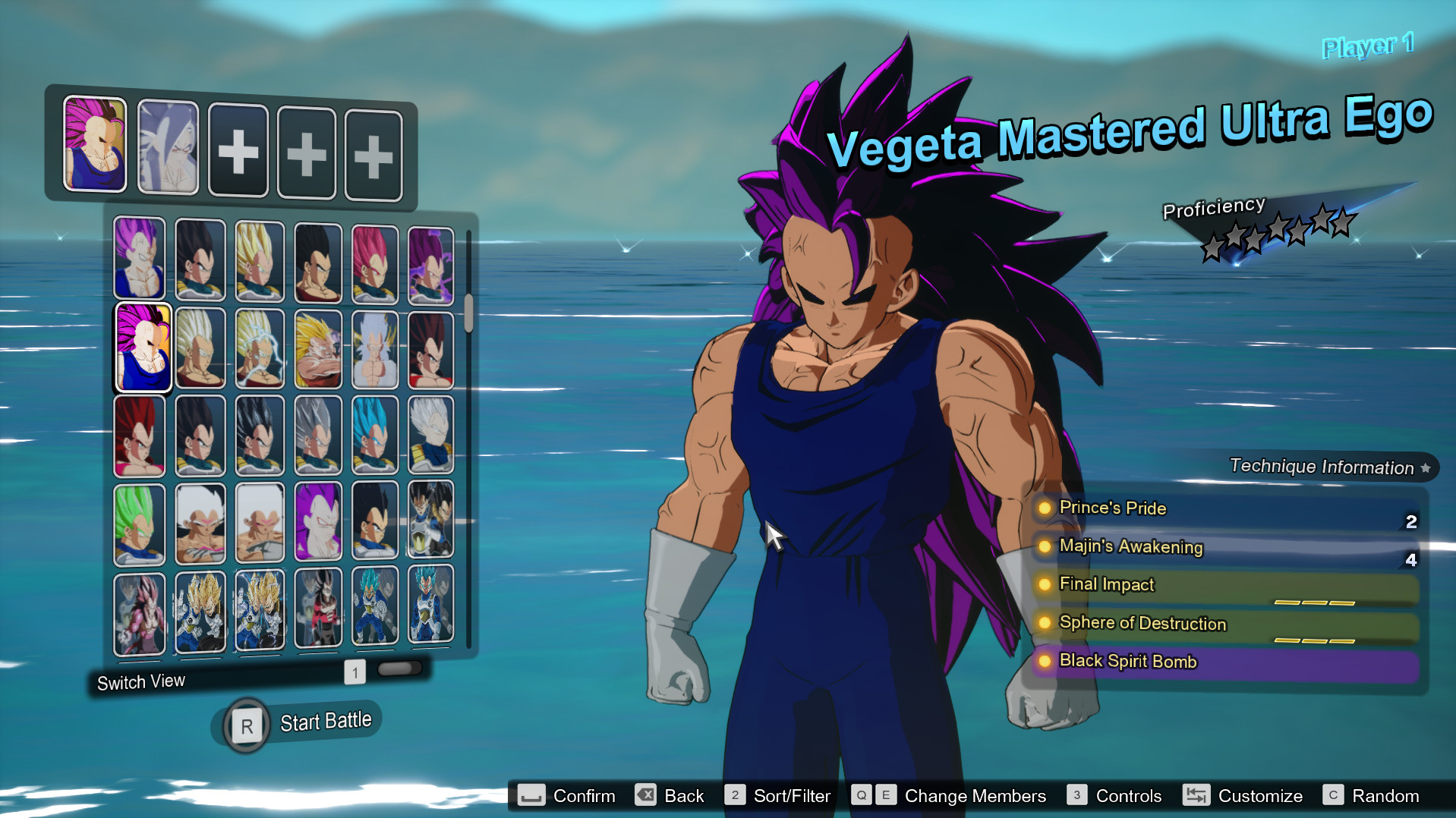Click the Black Spirit Bomb technique
This screenshot has width=1456, height=818.
click(x=1225, y=662)
